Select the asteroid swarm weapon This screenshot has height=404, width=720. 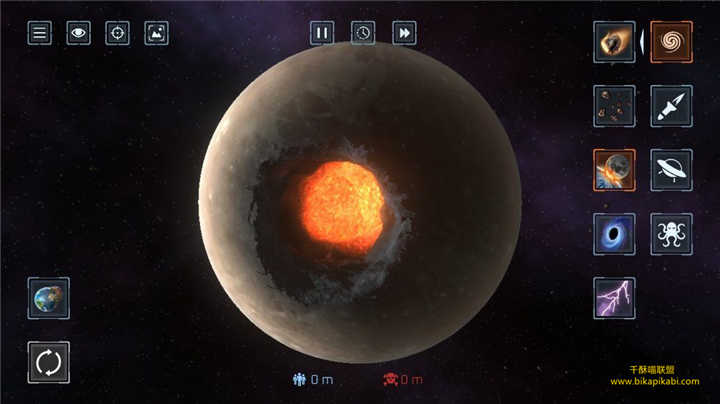click(612, 105)
